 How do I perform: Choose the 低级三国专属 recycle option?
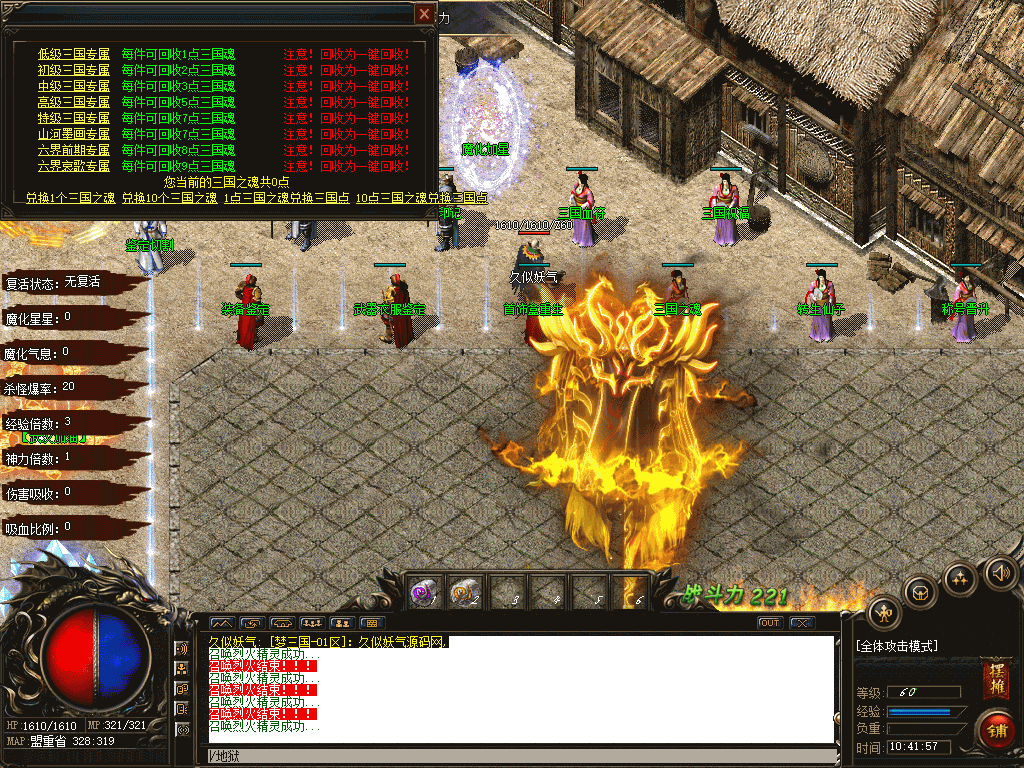click(74, 54)
